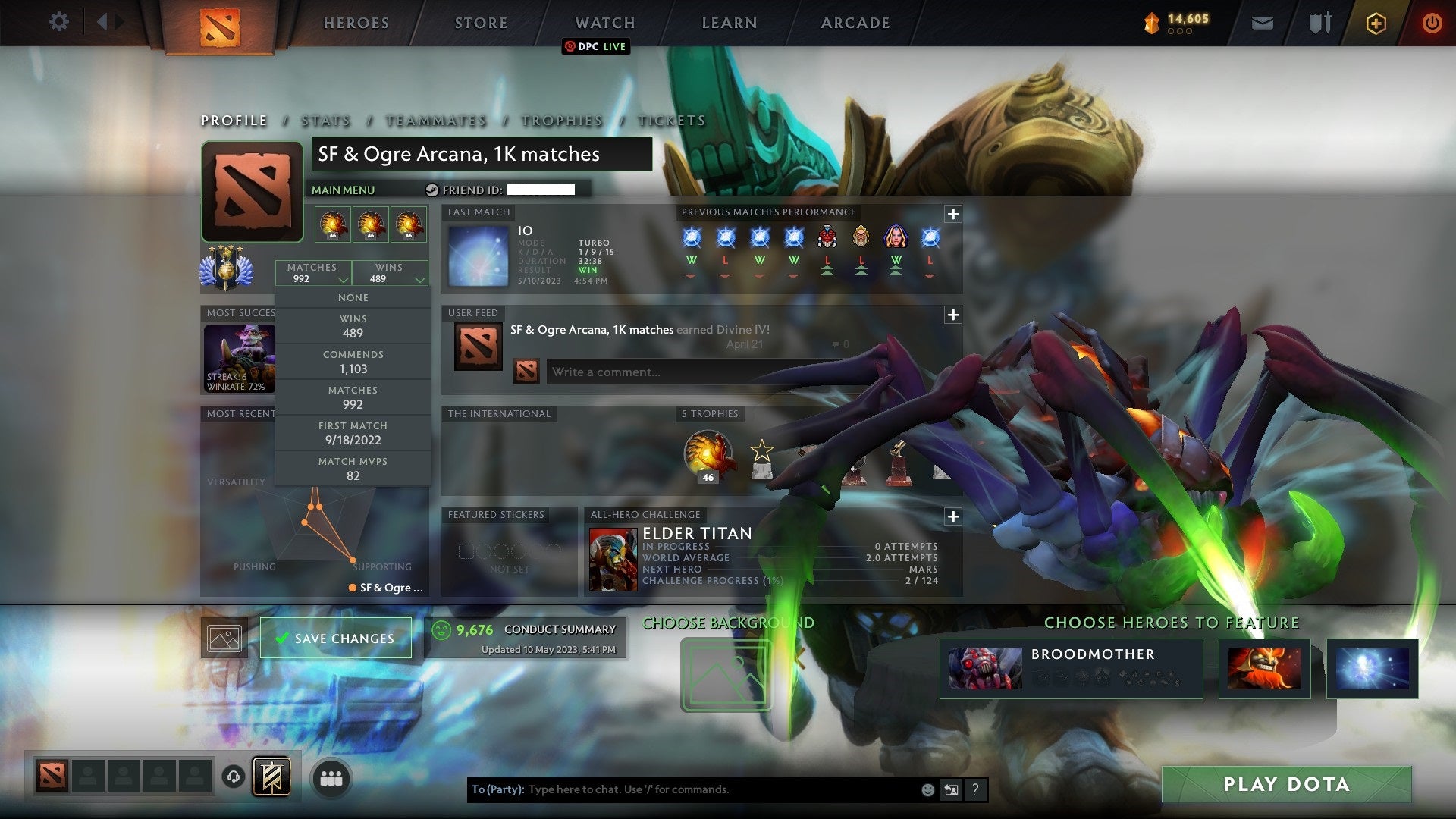
Task: Open the Wins stat dropdown
Action: [x=390, y=273]
